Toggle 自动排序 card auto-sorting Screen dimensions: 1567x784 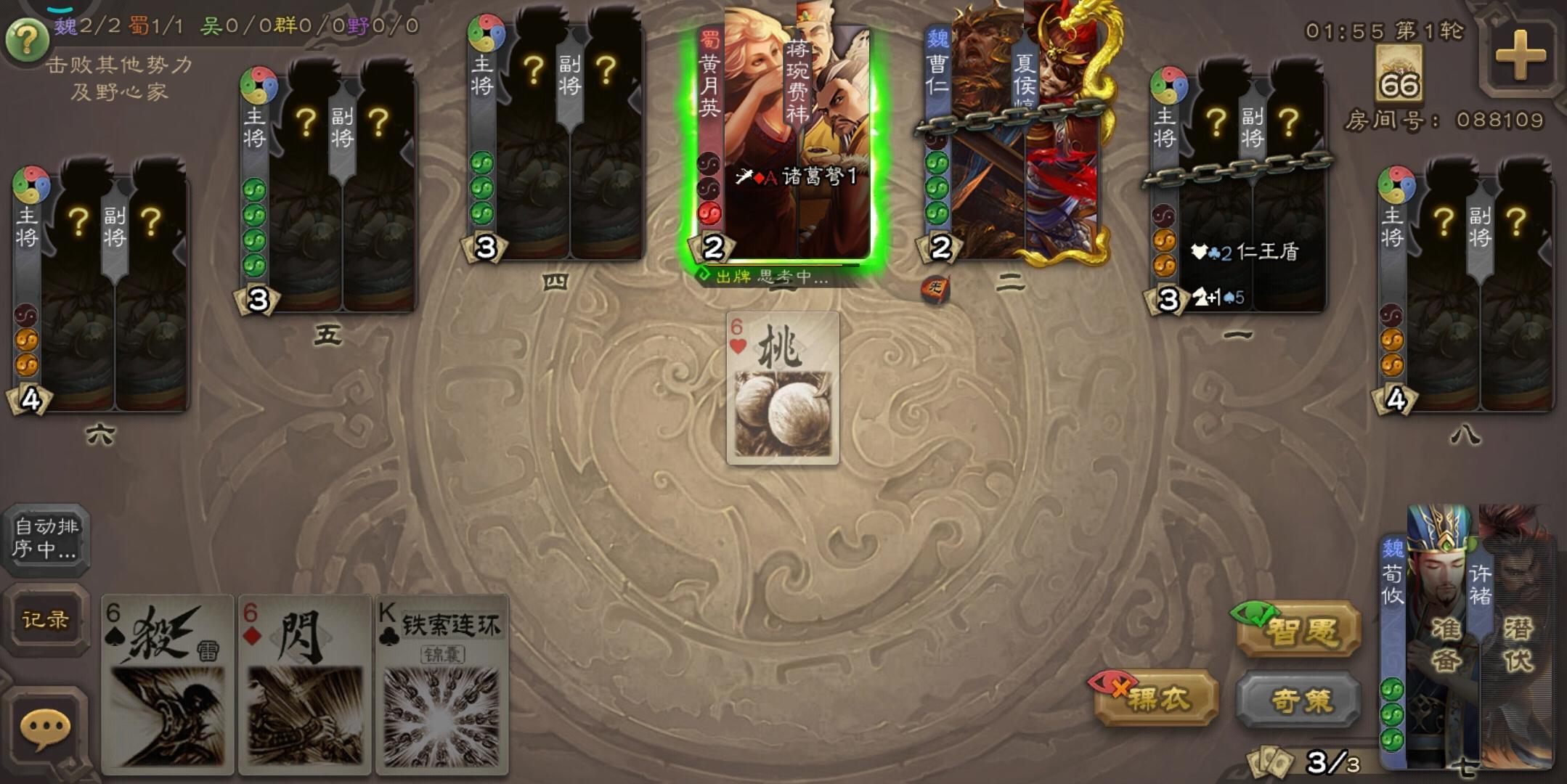(x=46, y=541)
